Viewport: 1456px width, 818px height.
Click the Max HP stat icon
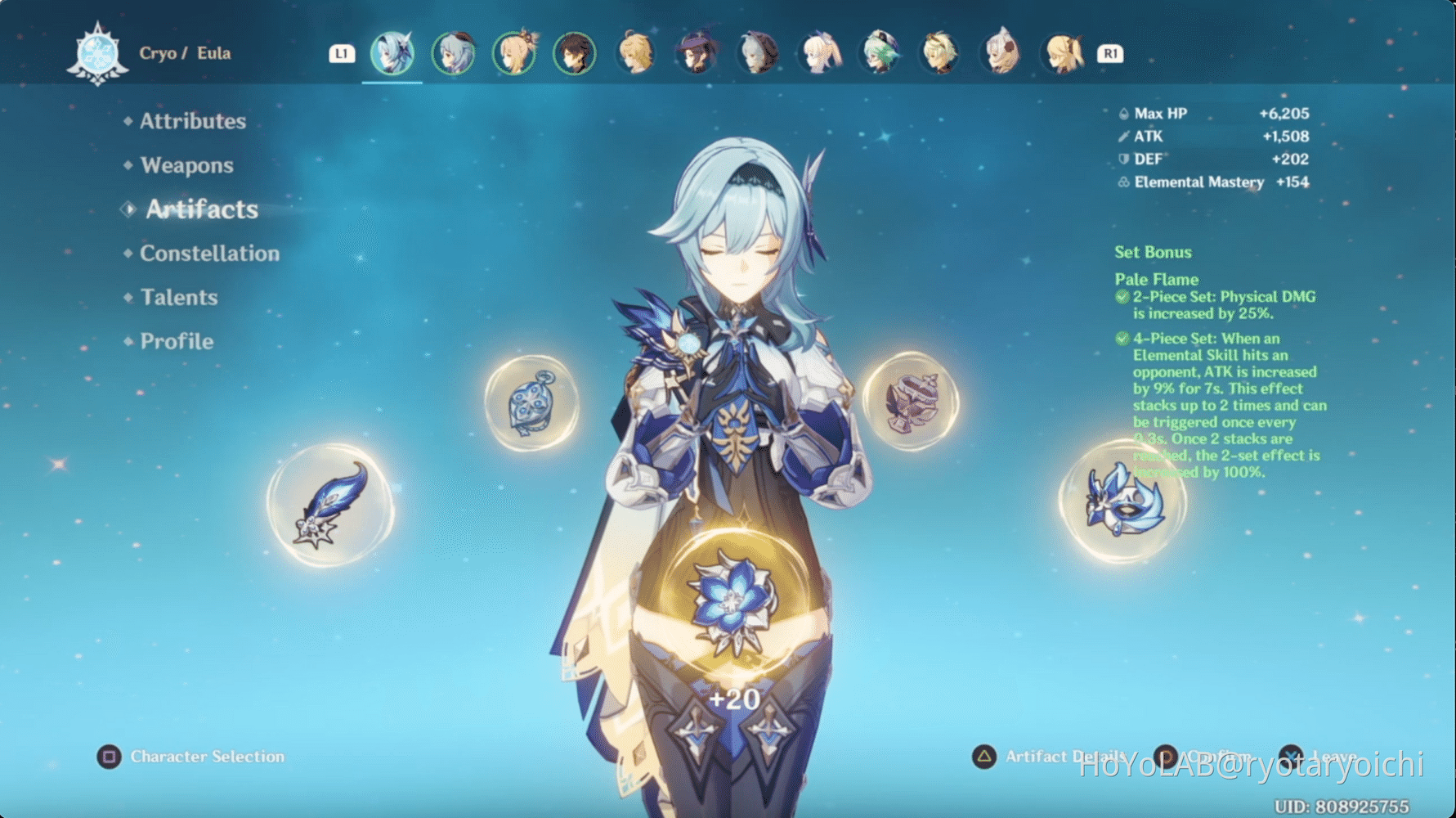point(1126,114)
